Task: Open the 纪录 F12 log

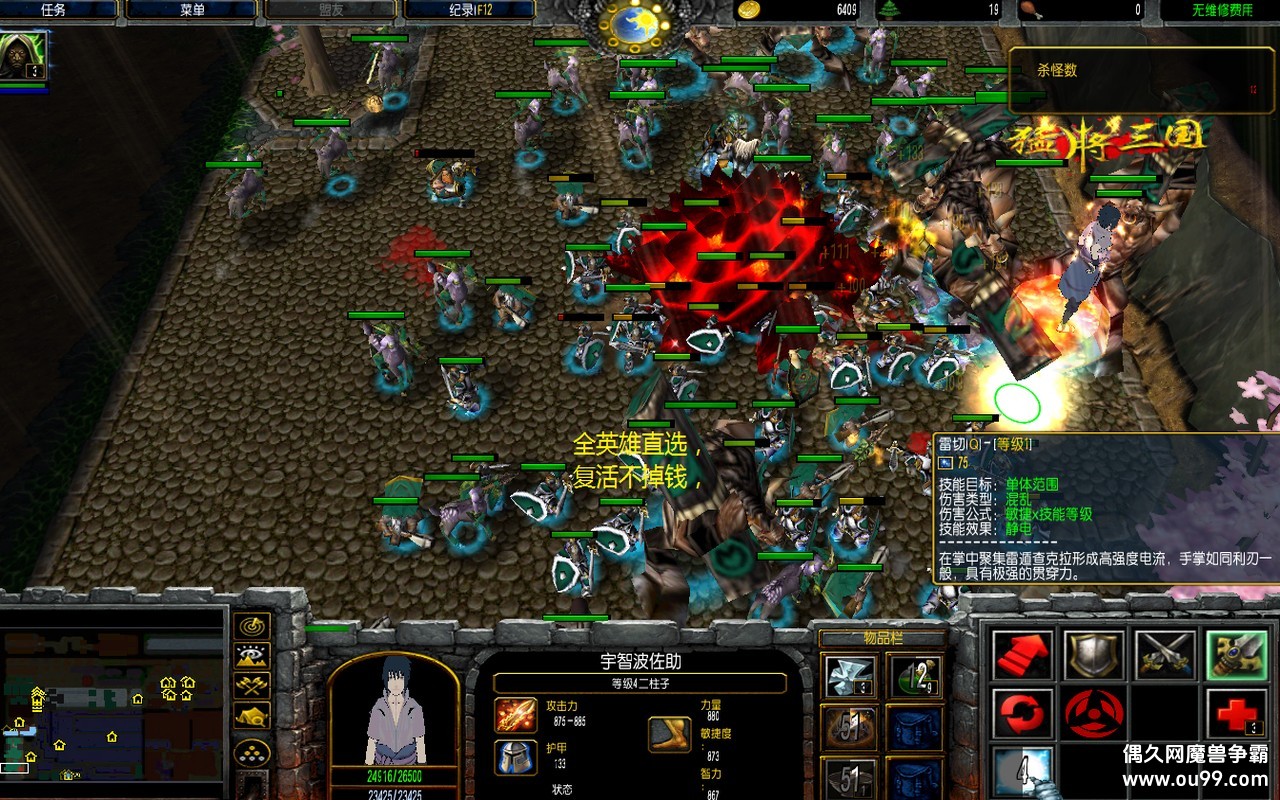Action: pos(468,10)
